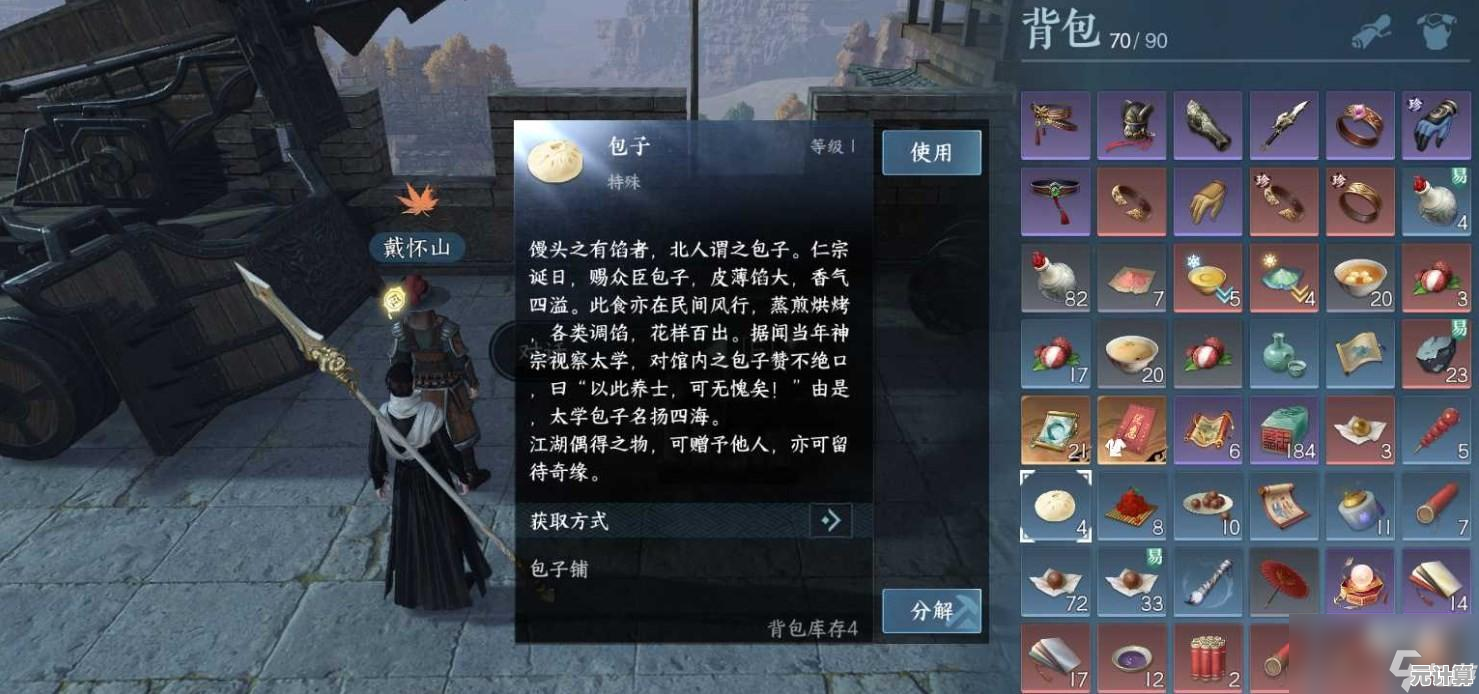The image size is (1479, 694).
Task: Click the 分解 decompose button
Action: pos(931,610)
